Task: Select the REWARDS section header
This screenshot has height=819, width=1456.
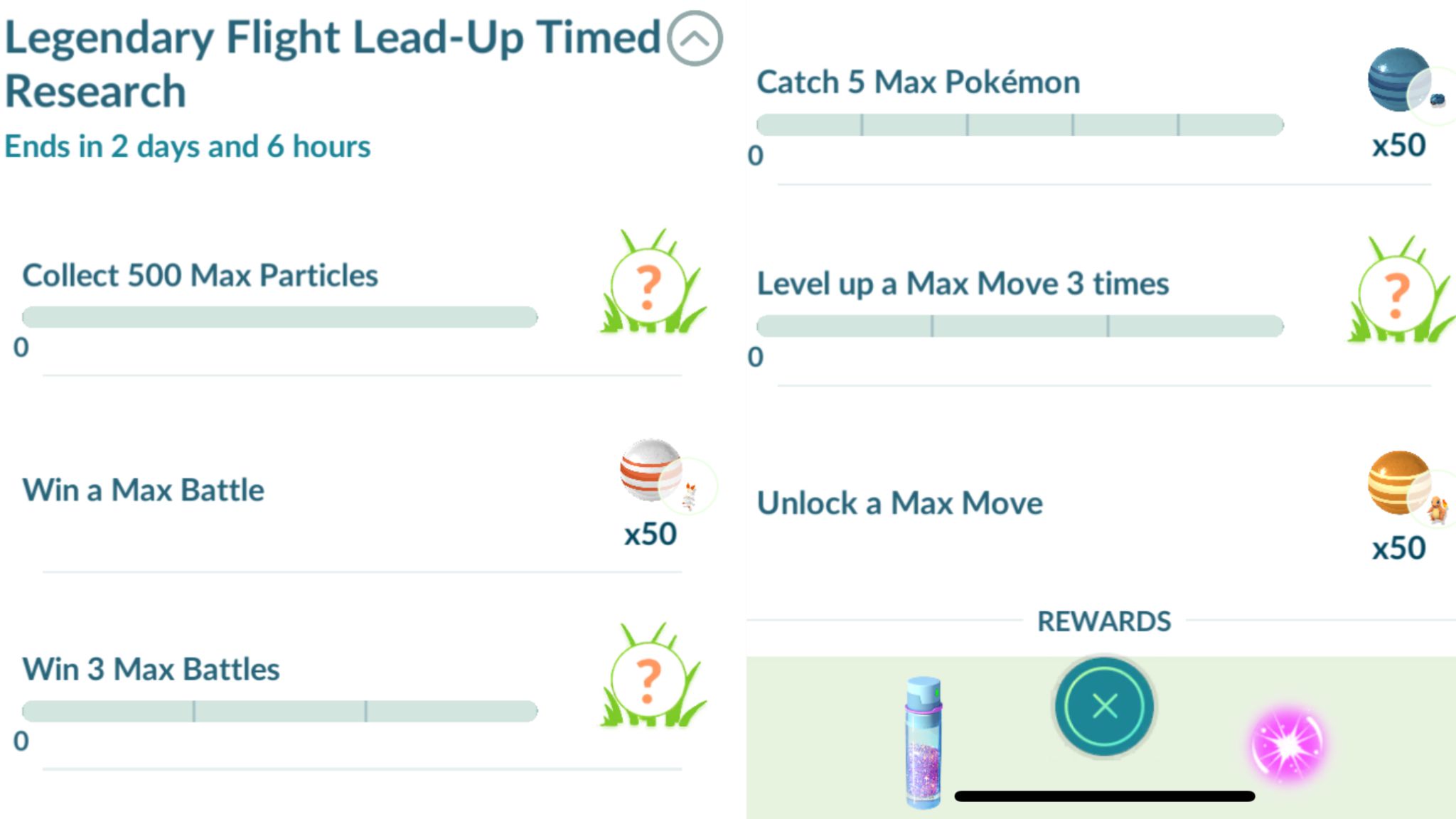Action: pos(1103,621)
